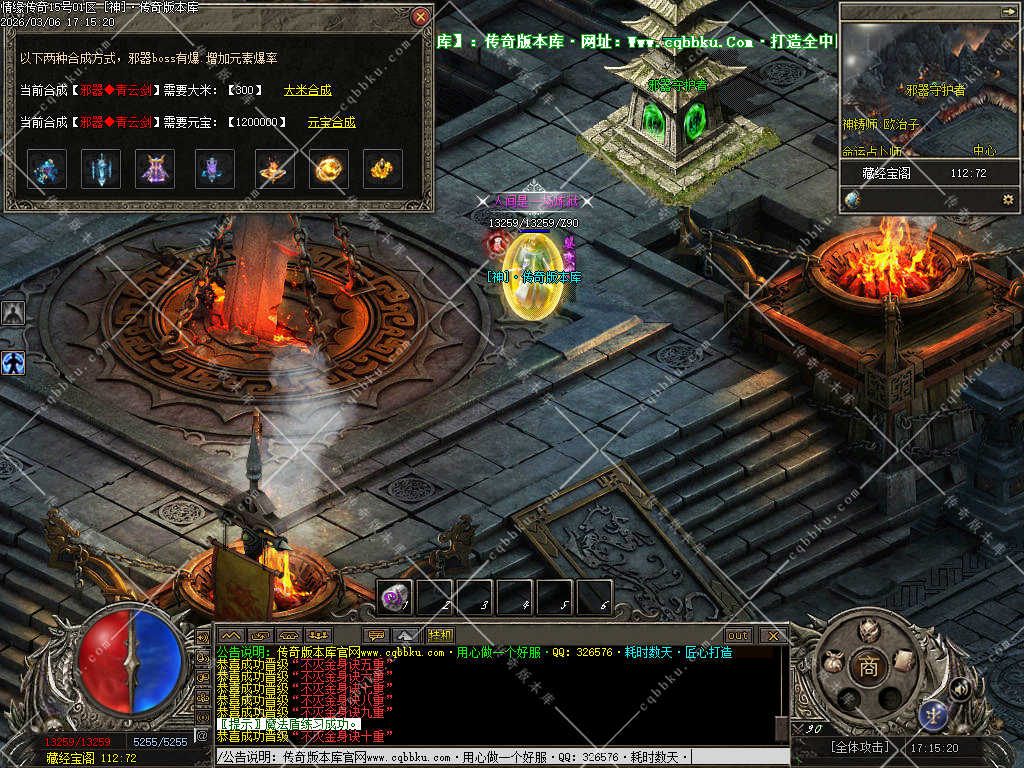Toggle the 挂机 auto-play button

click(440, 635)
